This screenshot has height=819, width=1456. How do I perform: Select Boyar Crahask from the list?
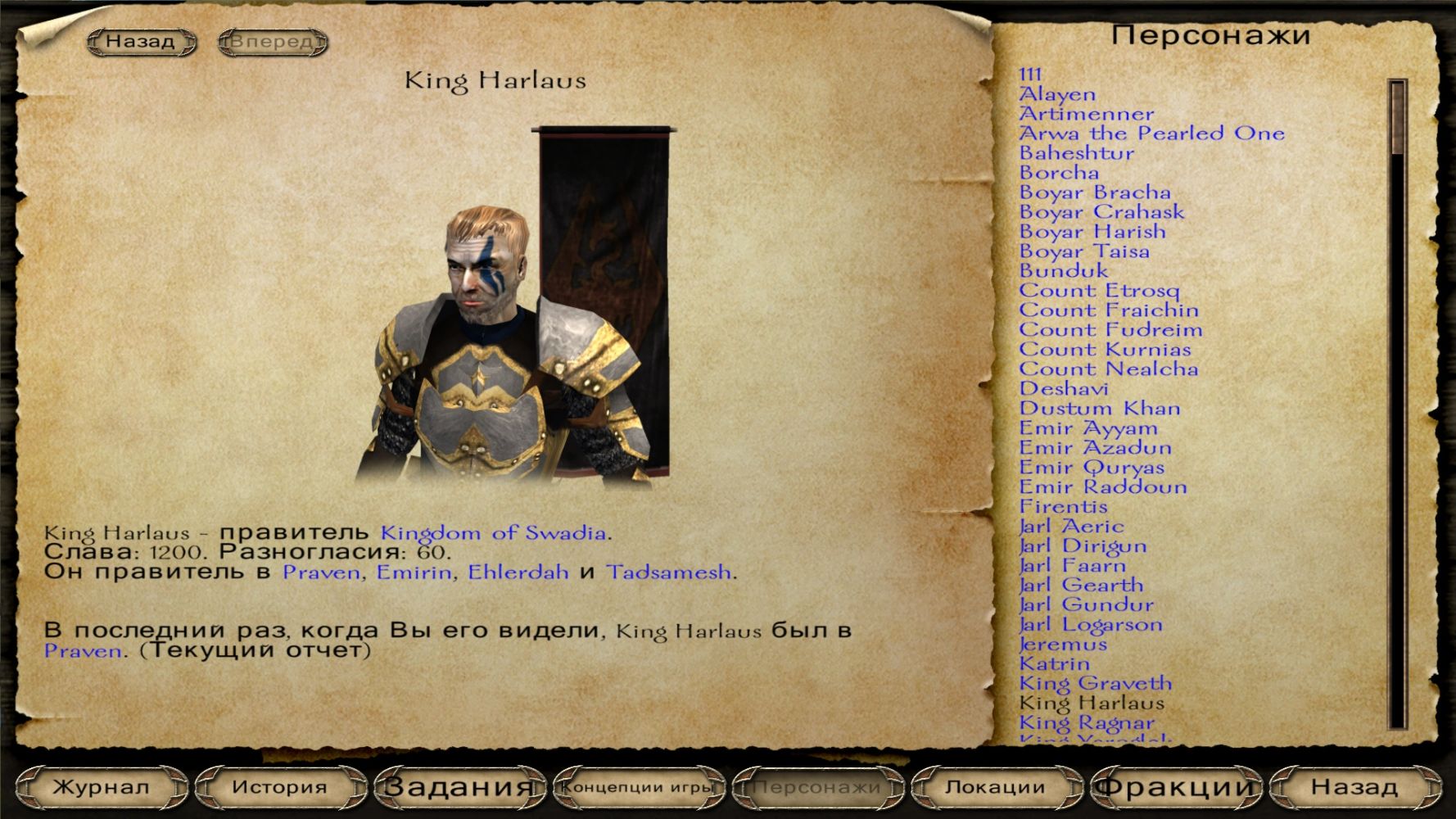(x=1101, y=212)
